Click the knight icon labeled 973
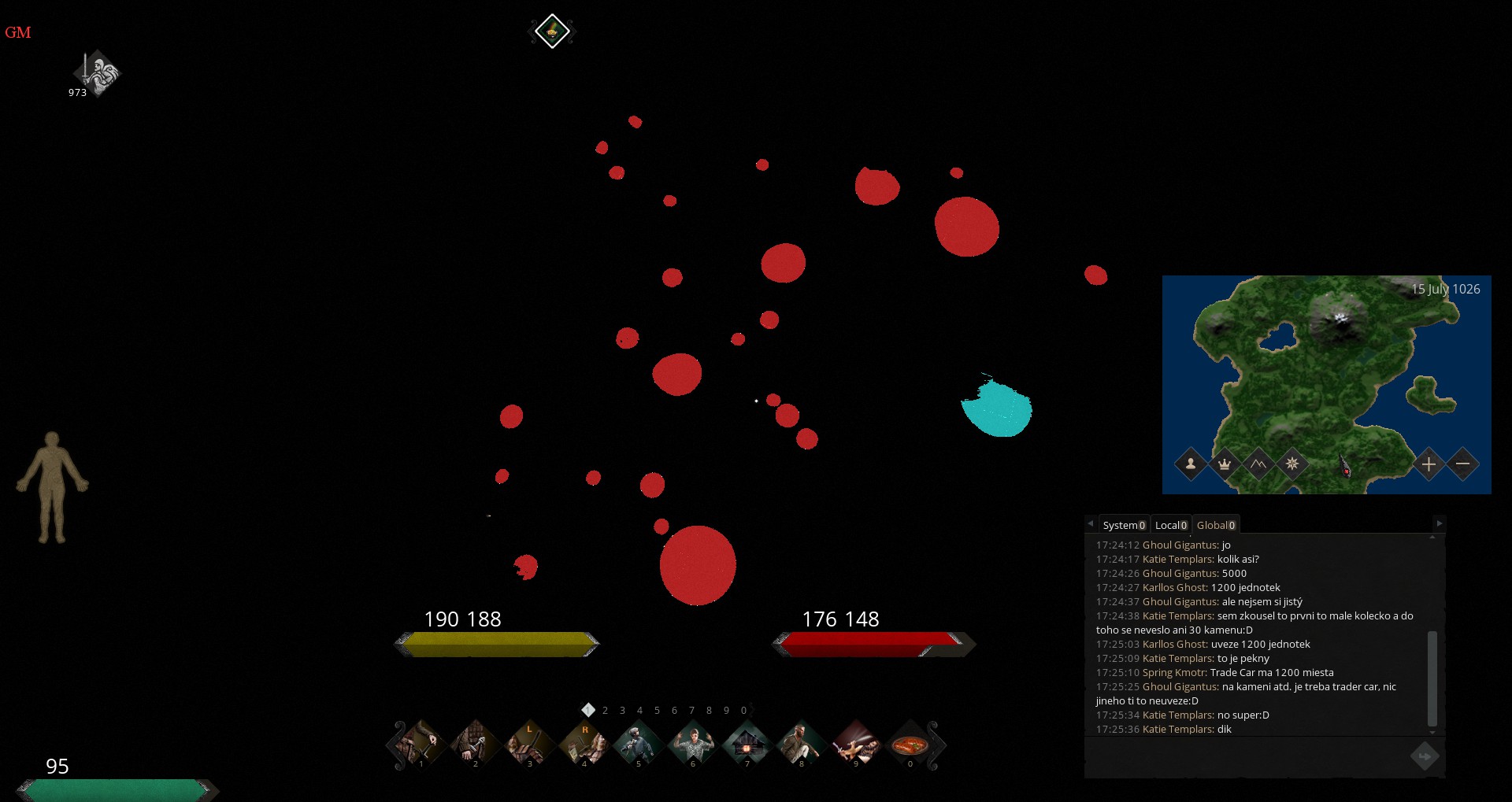 (98, 74)
